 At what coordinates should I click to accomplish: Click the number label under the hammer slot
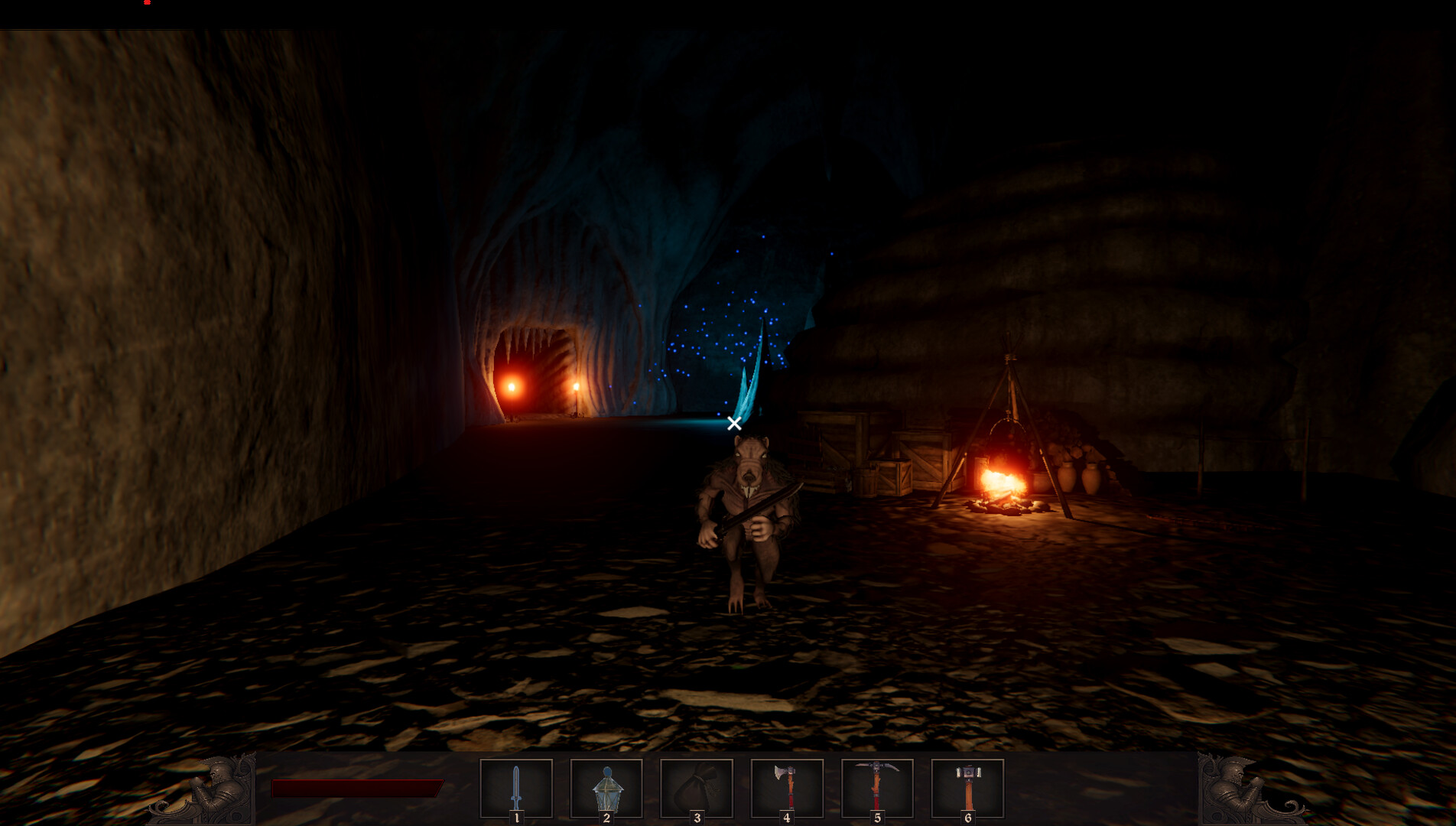(x=967, y=817)
